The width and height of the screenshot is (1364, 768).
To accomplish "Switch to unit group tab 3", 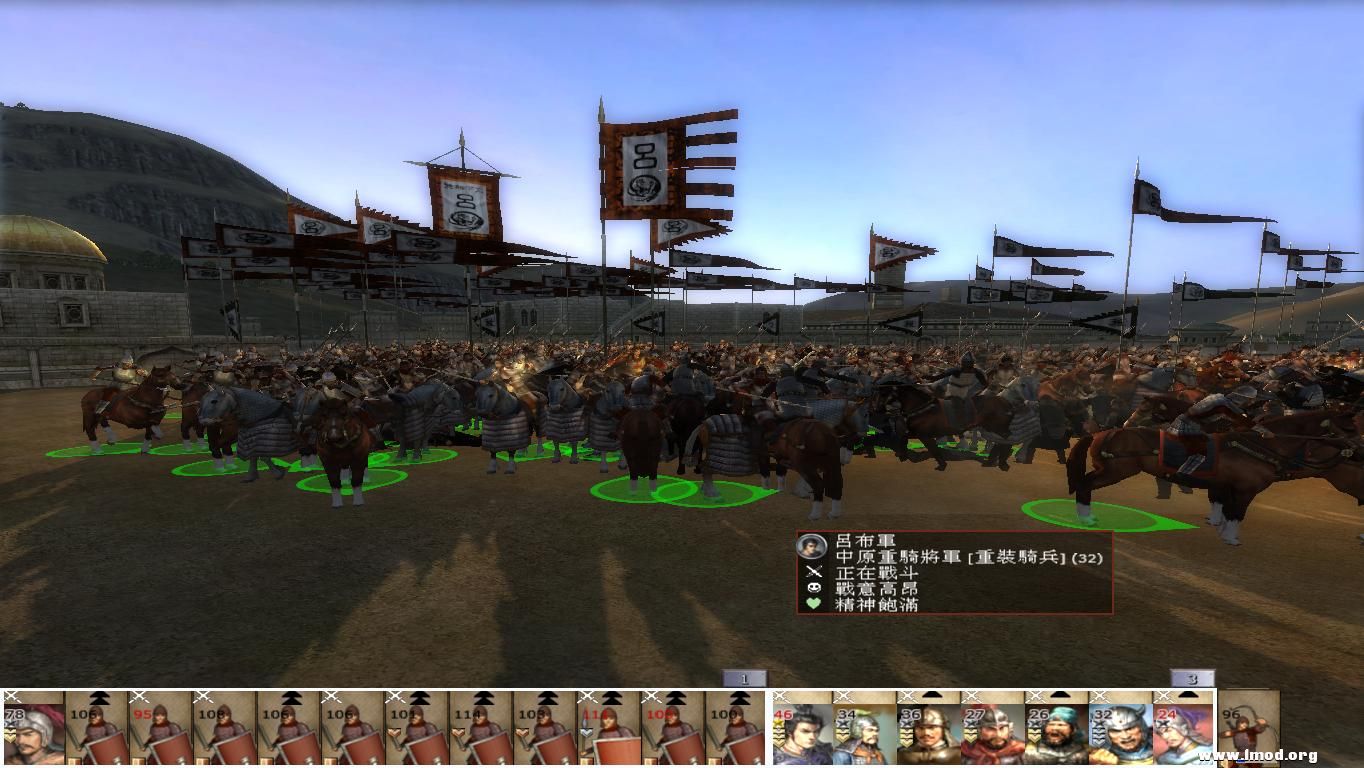I will [1190, 678].
